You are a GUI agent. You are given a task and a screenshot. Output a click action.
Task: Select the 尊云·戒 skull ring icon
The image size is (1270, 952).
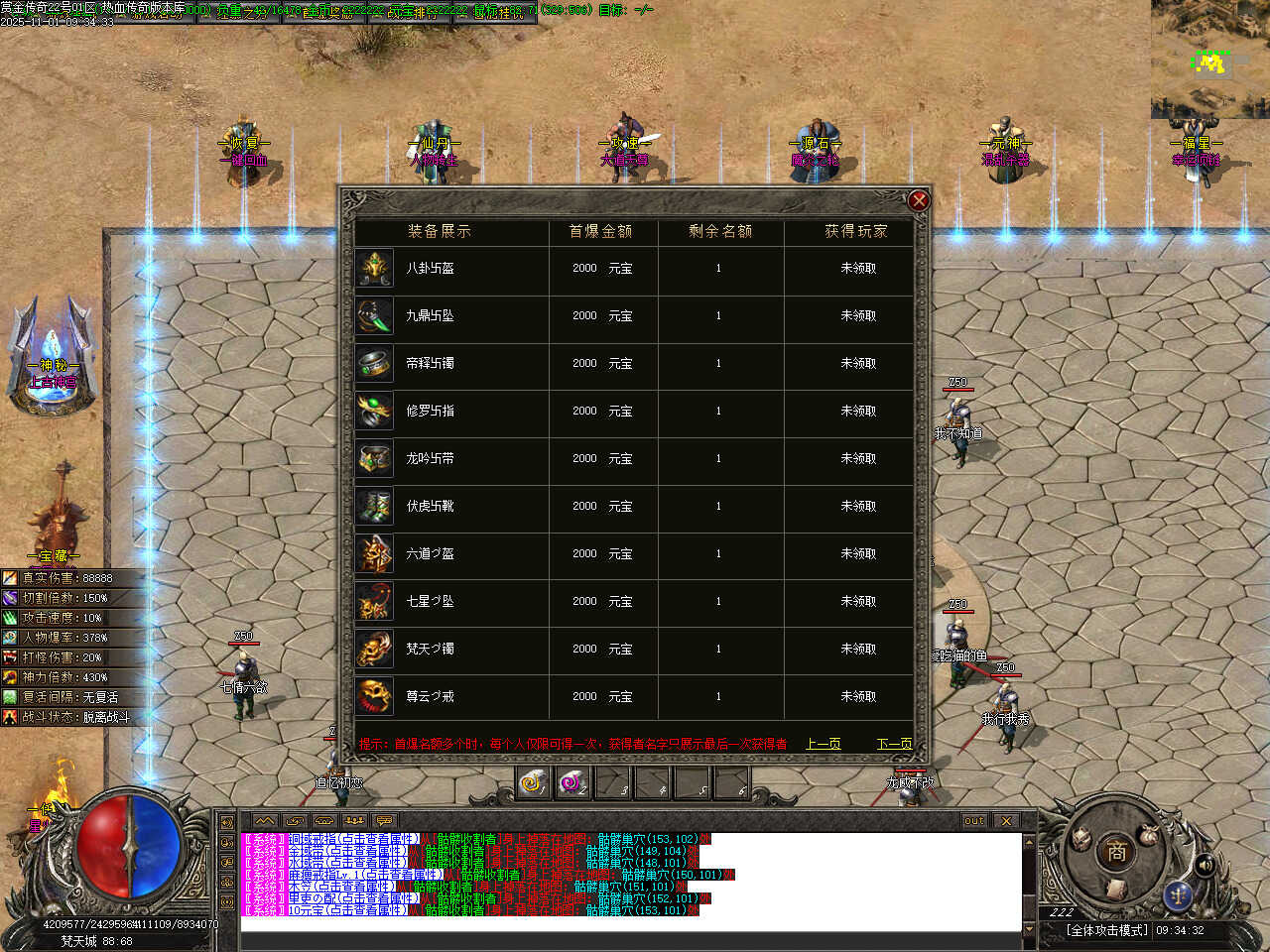point(375,697)
